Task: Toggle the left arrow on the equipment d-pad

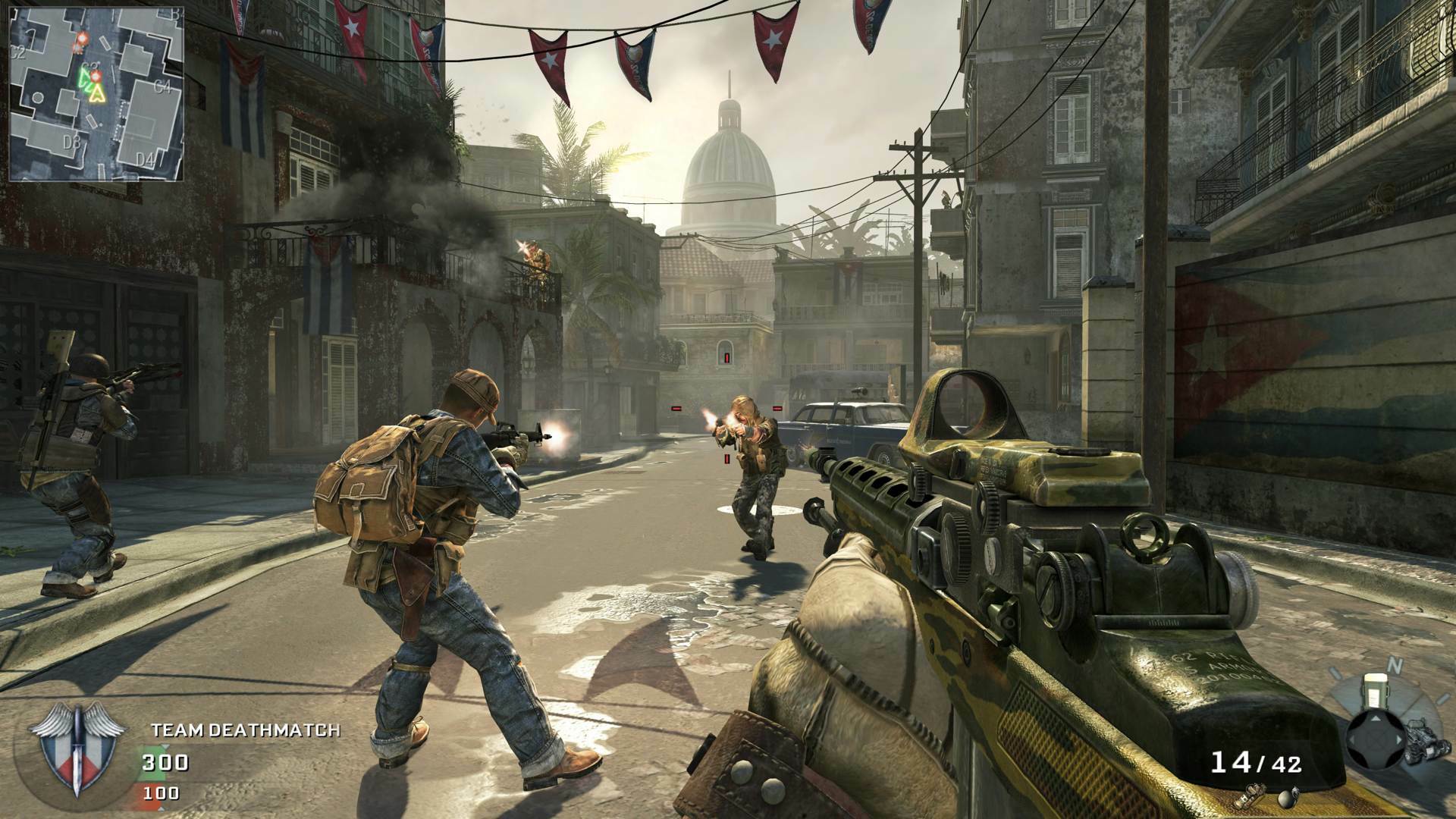Action: [1351, 739]
